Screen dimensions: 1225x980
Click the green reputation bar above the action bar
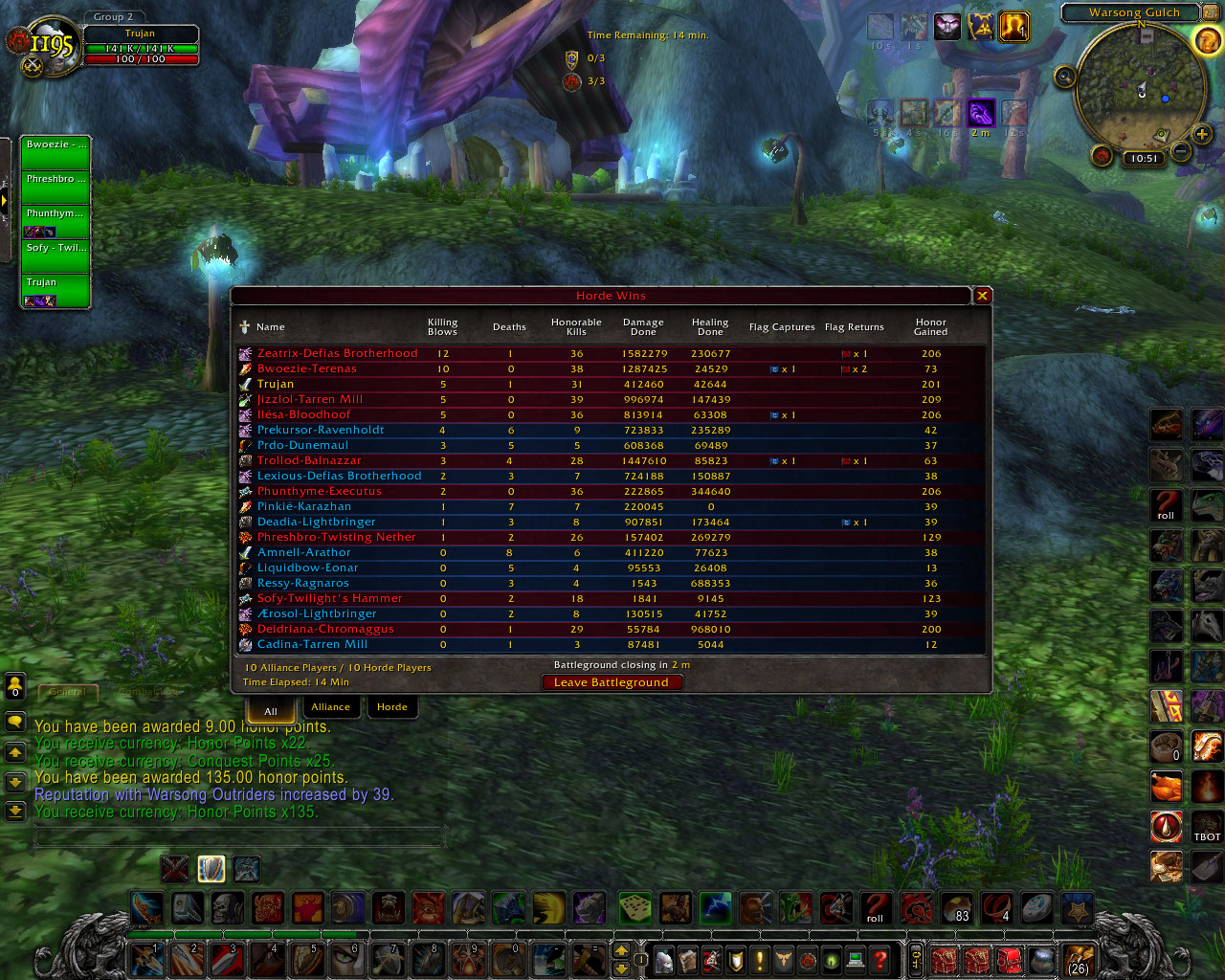click(x=239, y=935)
